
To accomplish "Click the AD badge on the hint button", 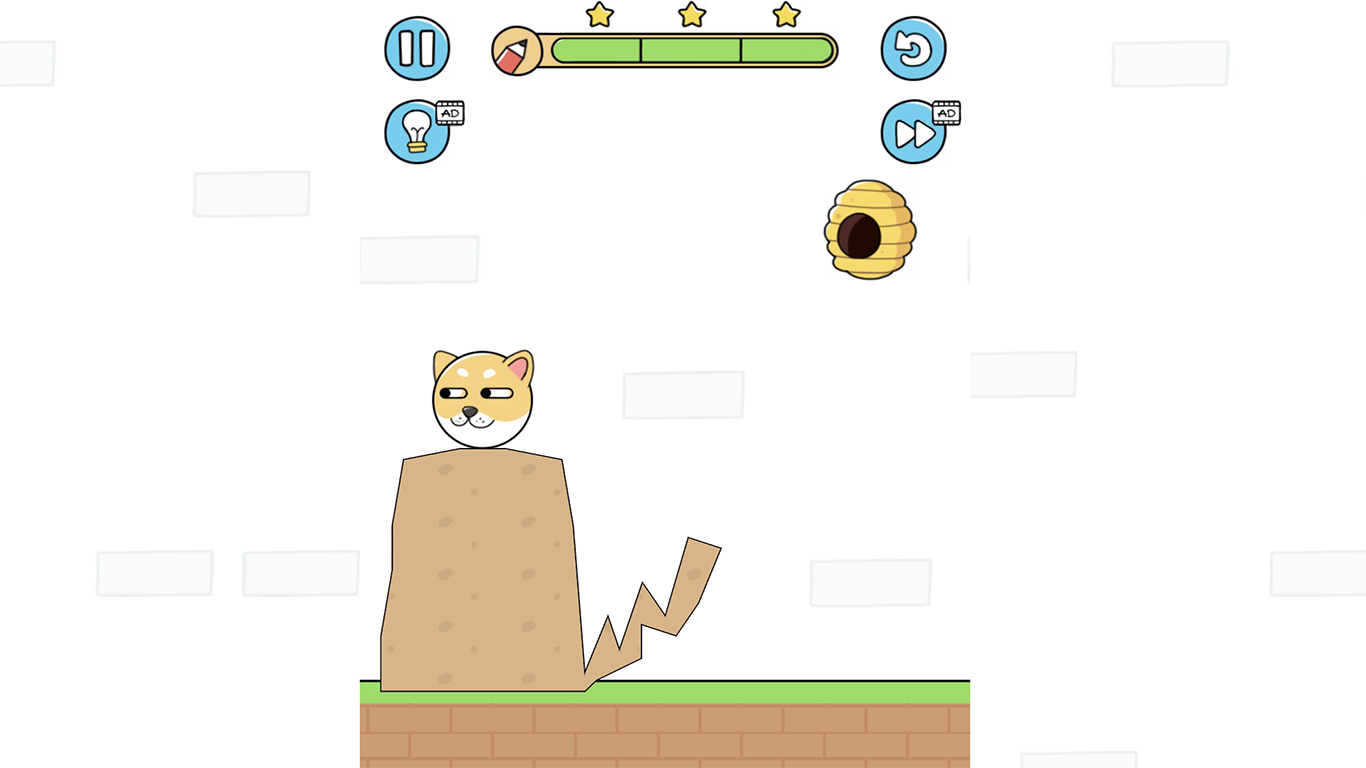I will tap(448, 113).
